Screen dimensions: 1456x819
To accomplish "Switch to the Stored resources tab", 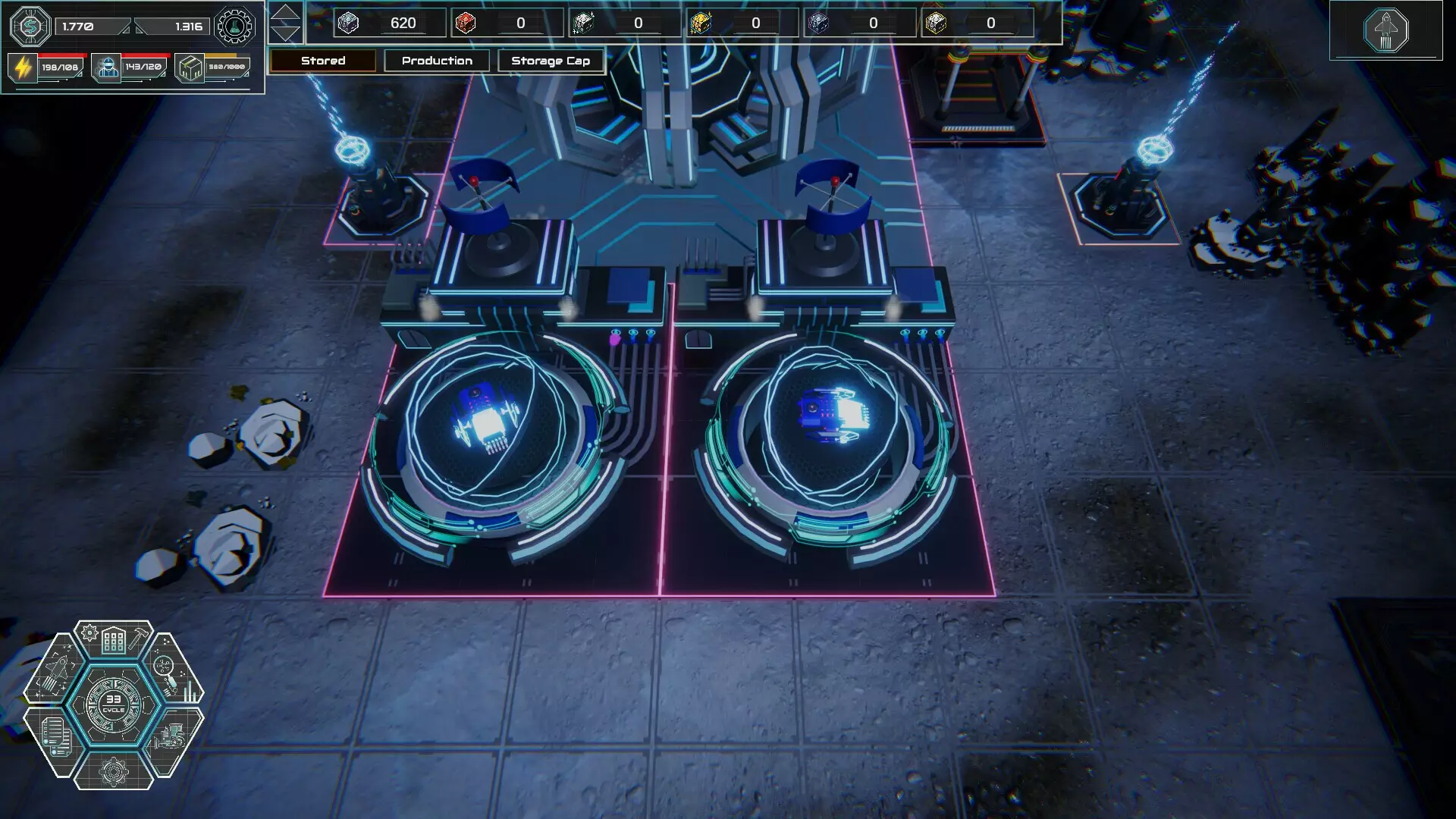I will (x=323, y=61).
